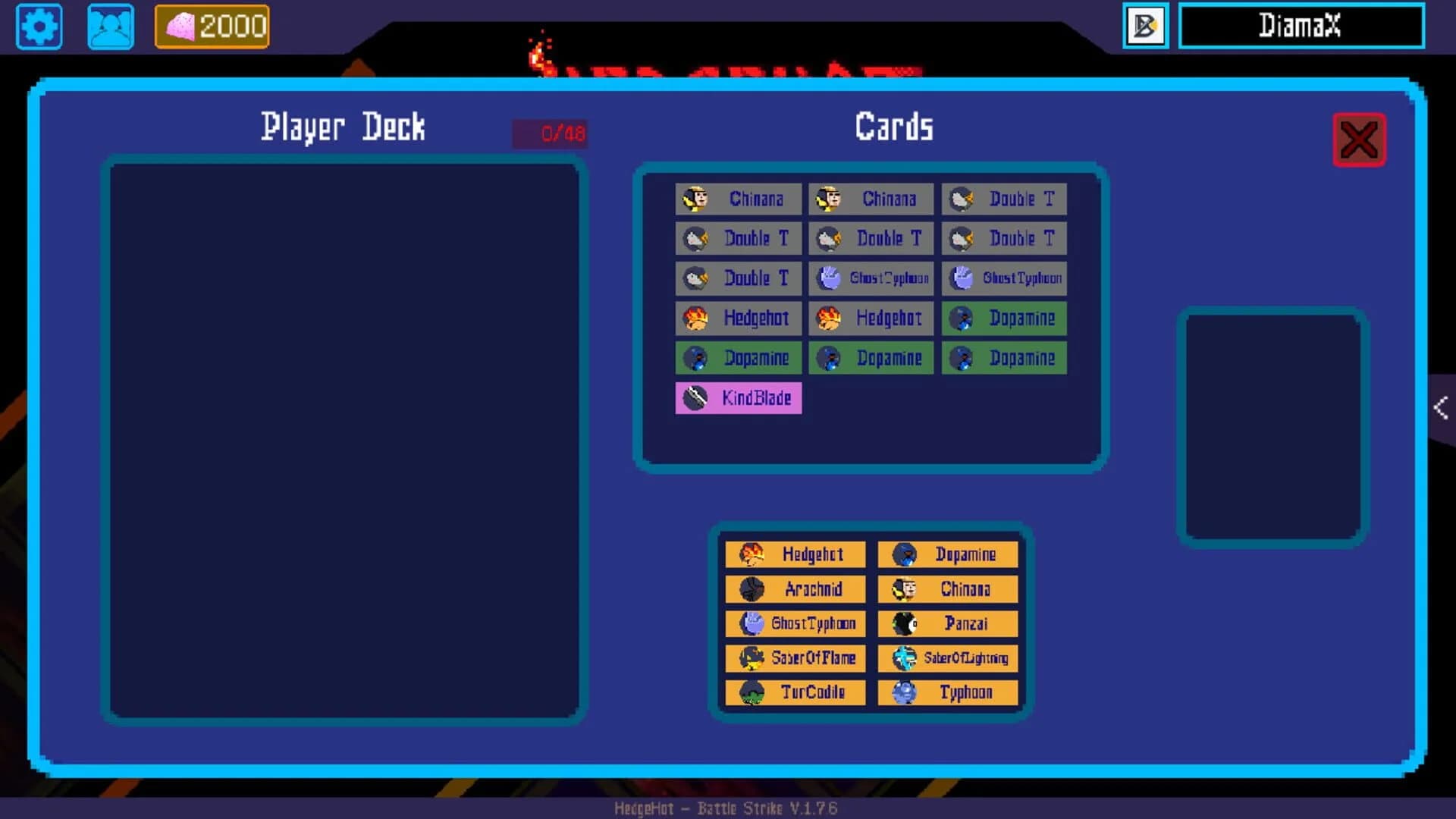Select the Typhoon card from the lower list
Image resolution: width=1456 pixels, height=819 pixels.
point(948,692)
